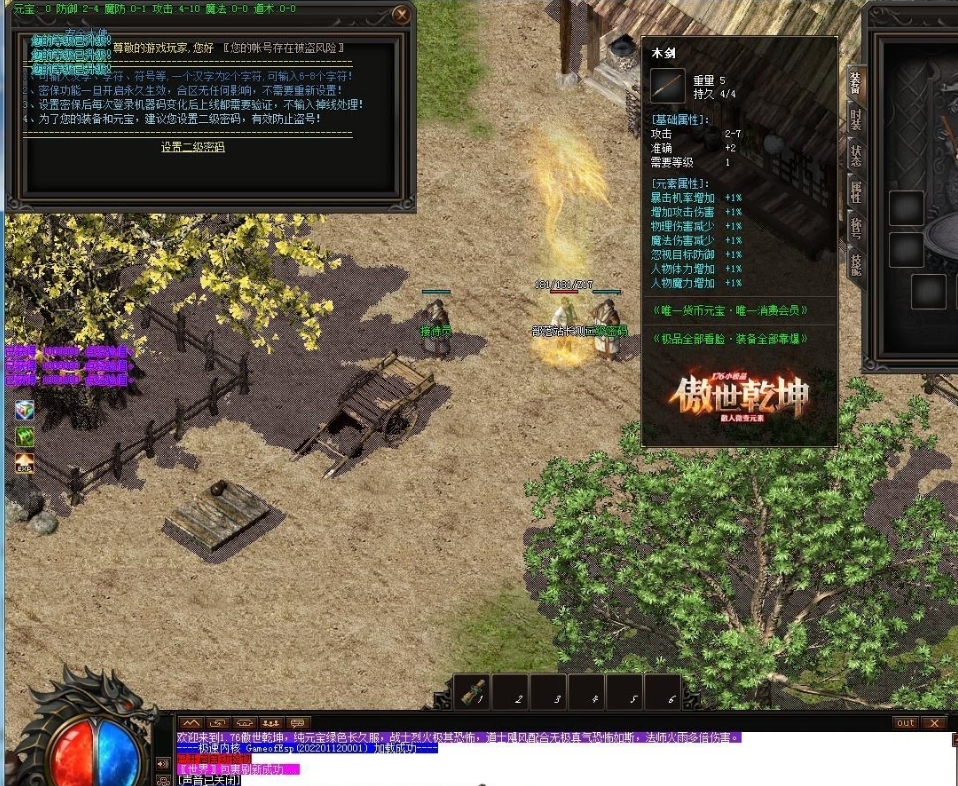Select the EXP arrow boost icon

(x=24, y=462)
